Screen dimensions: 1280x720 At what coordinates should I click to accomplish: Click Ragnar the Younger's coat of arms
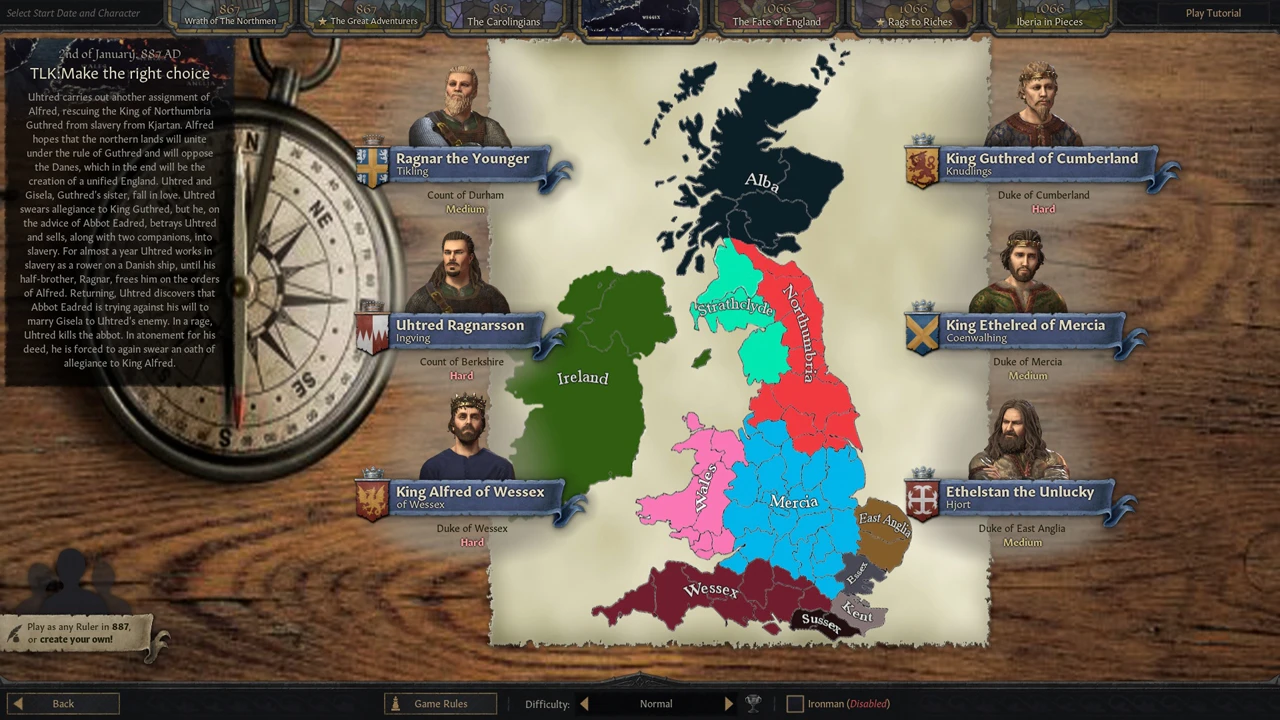(371, 167)
